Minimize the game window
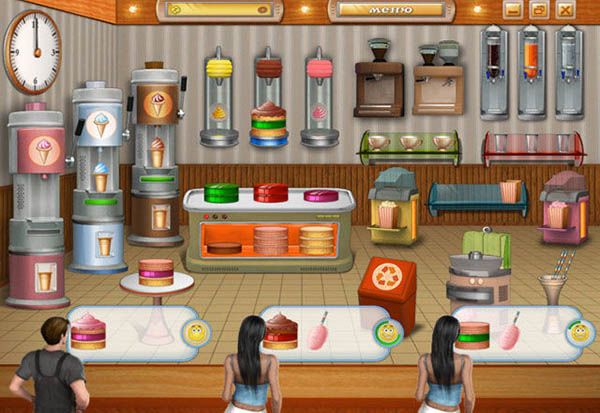 513,10
